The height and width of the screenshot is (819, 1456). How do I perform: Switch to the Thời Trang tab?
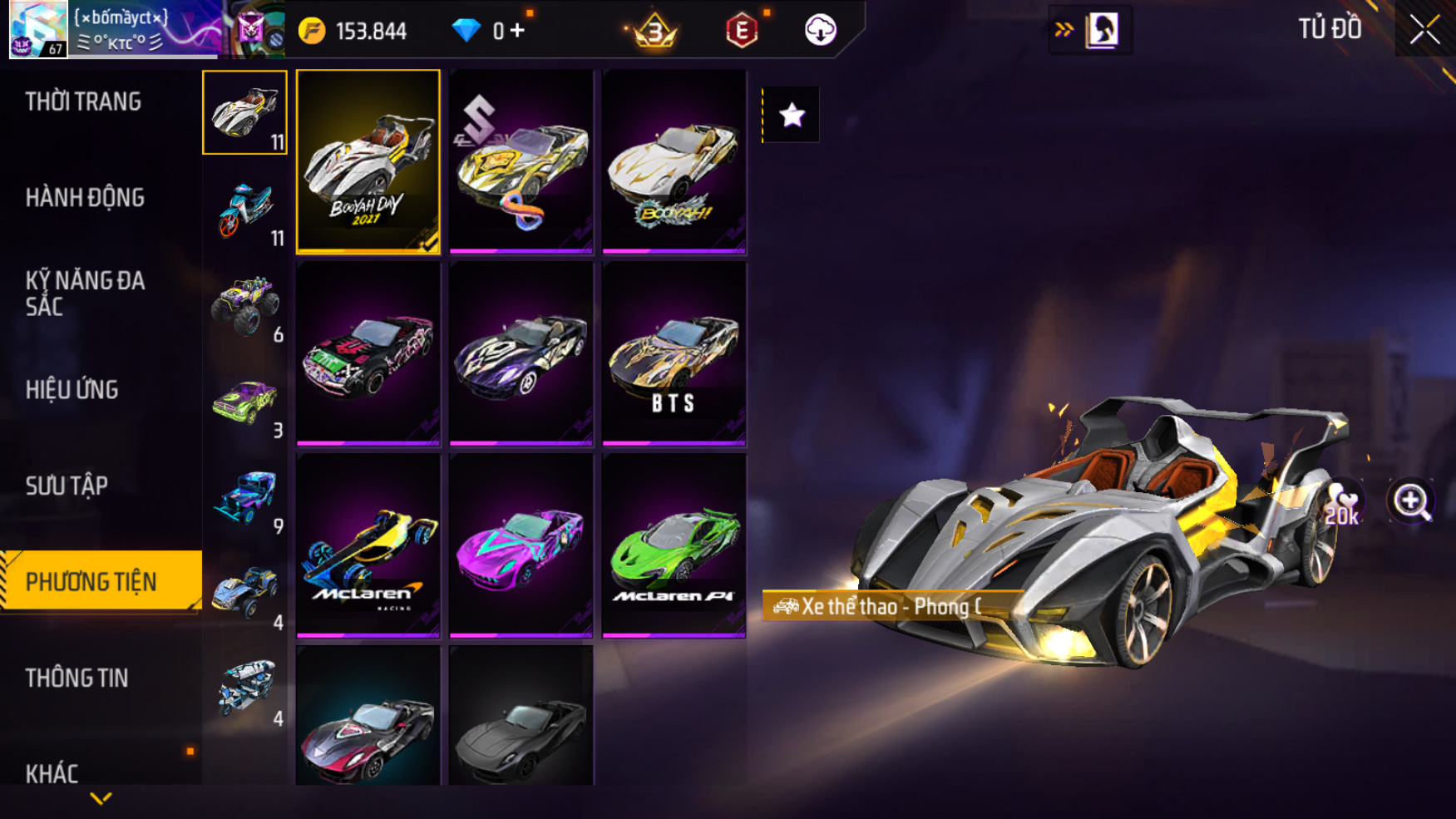[x=83, y=101]
